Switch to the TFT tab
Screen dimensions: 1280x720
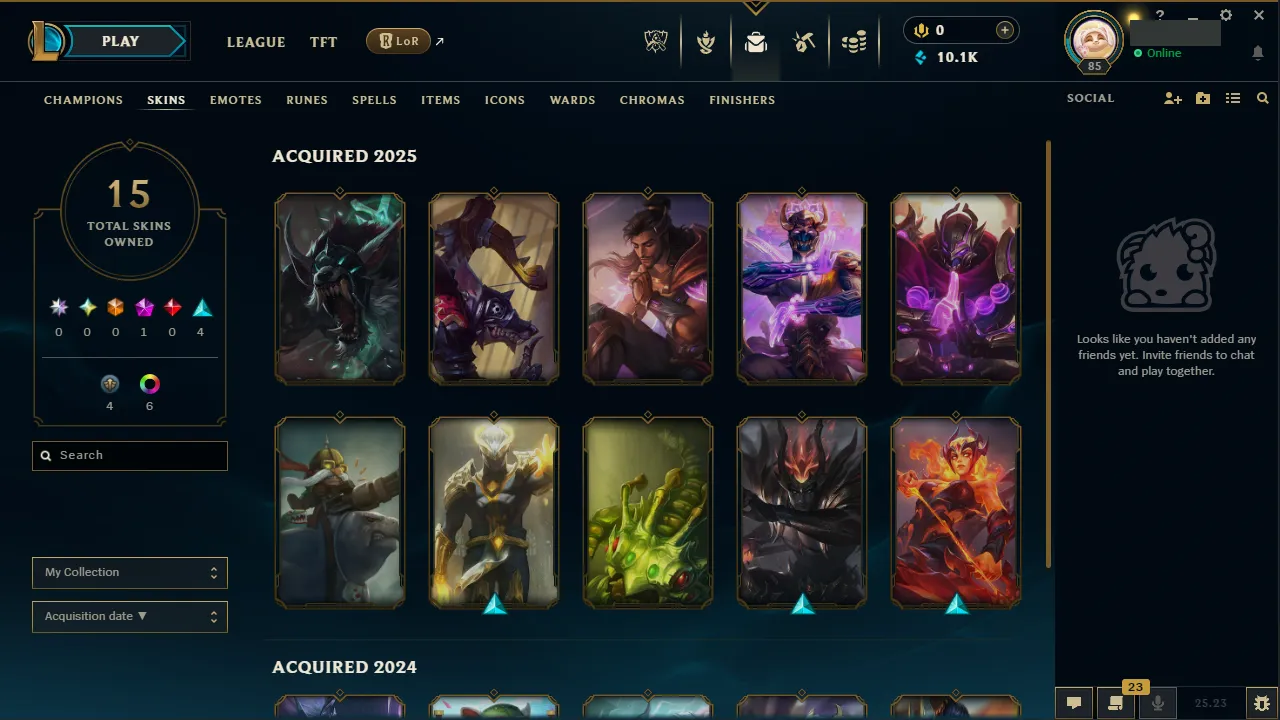pos(323,42)
